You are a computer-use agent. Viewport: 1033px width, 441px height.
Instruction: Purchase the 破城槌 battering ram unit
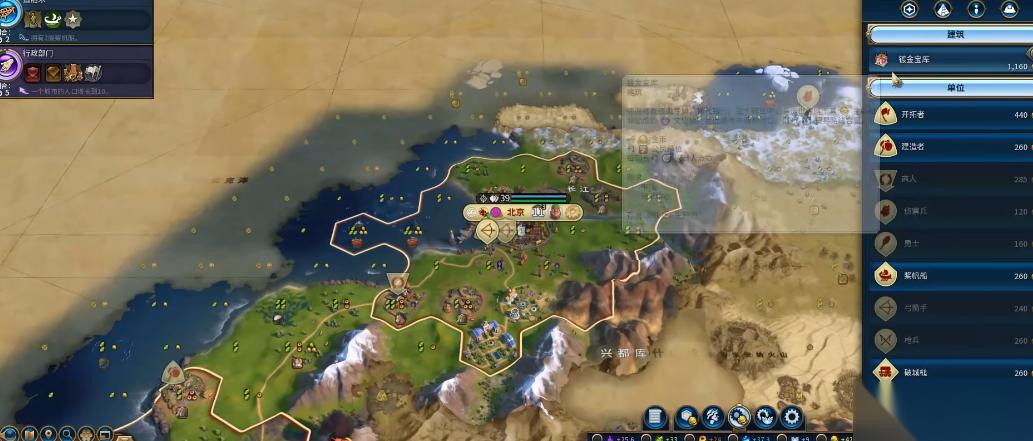coord(950,372)
